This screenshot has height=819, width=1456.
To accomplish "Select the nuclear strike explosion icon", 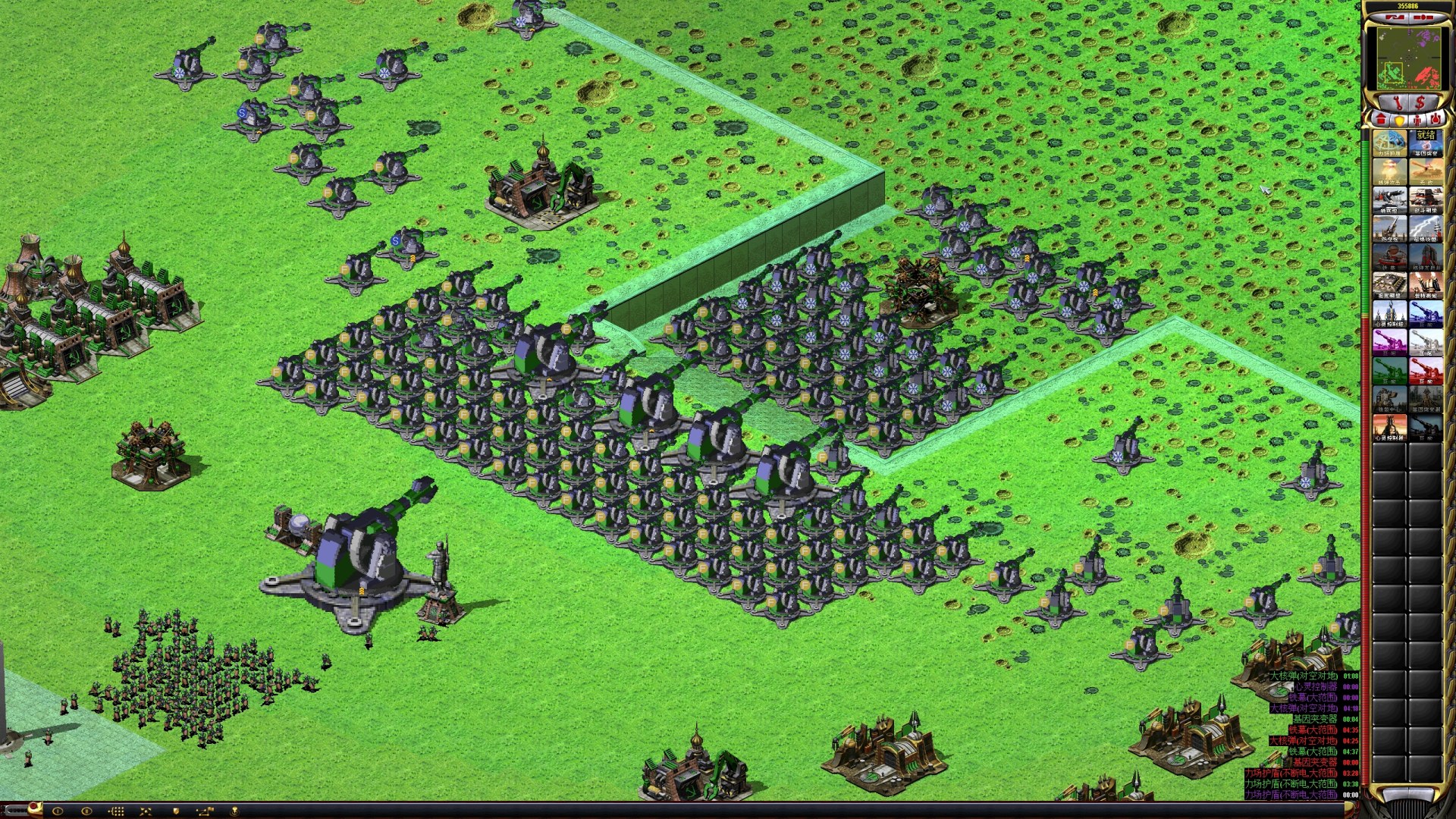I will click(x=1389, y=171).
